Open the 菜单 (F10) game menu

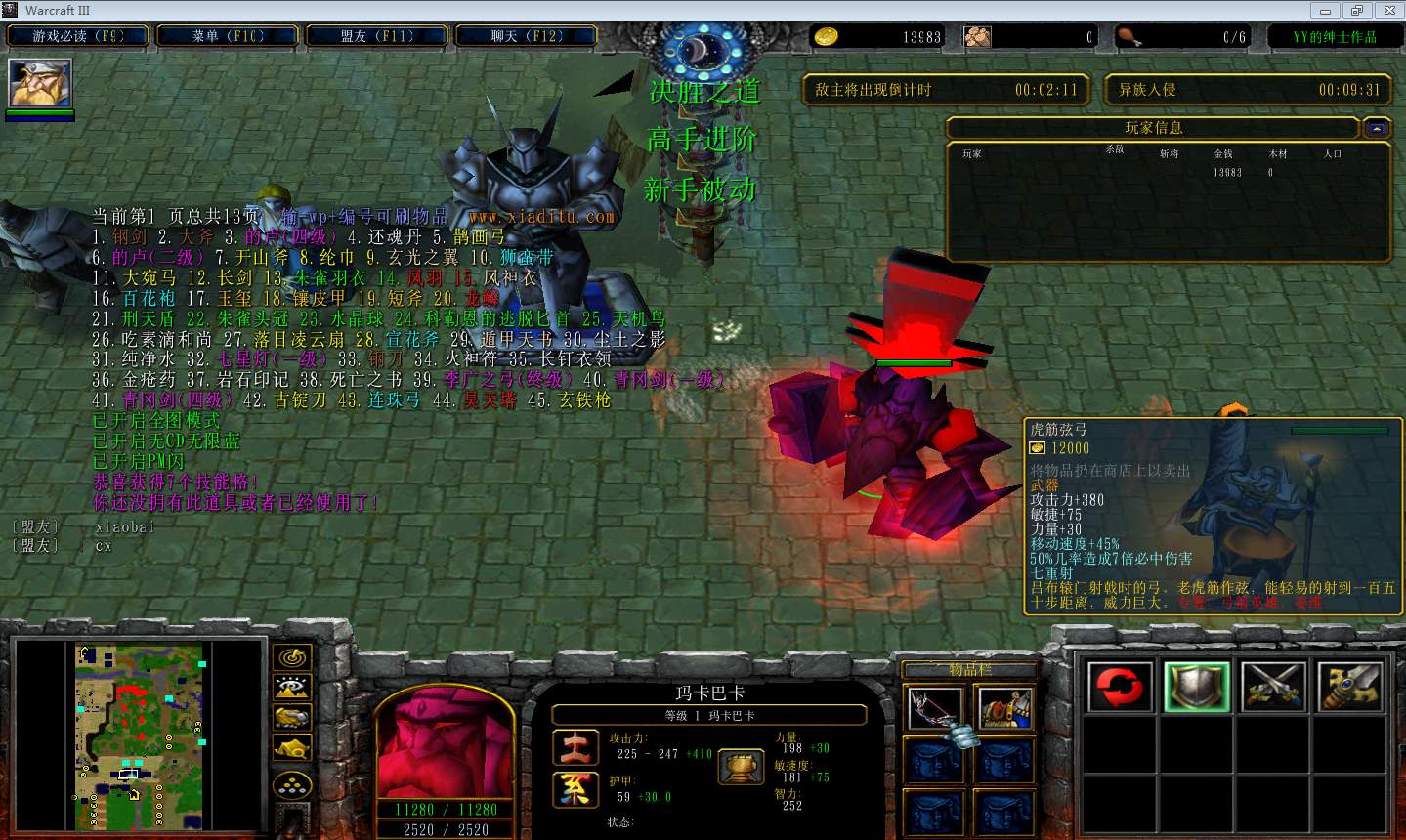click(x=228, y=36)
